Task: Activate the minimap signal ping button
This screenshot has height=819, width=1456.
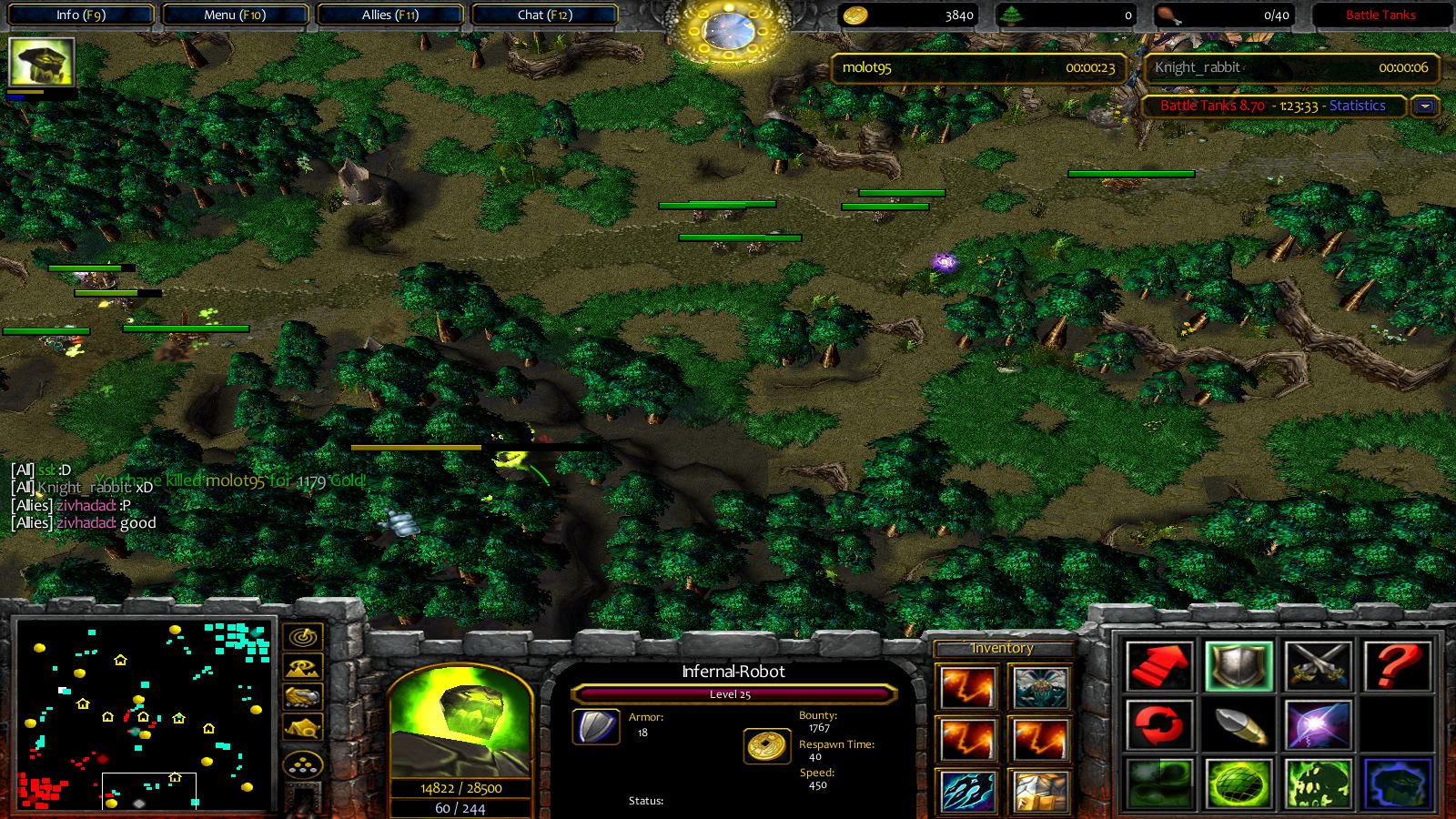Action: coord(303,637)
